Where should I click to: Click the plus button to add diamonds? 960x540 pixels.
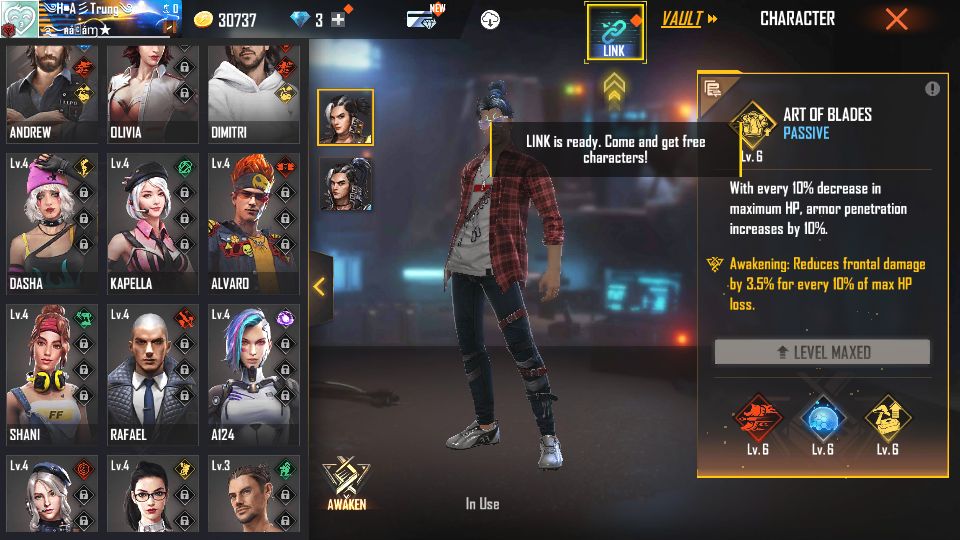(x=338, y=20)
